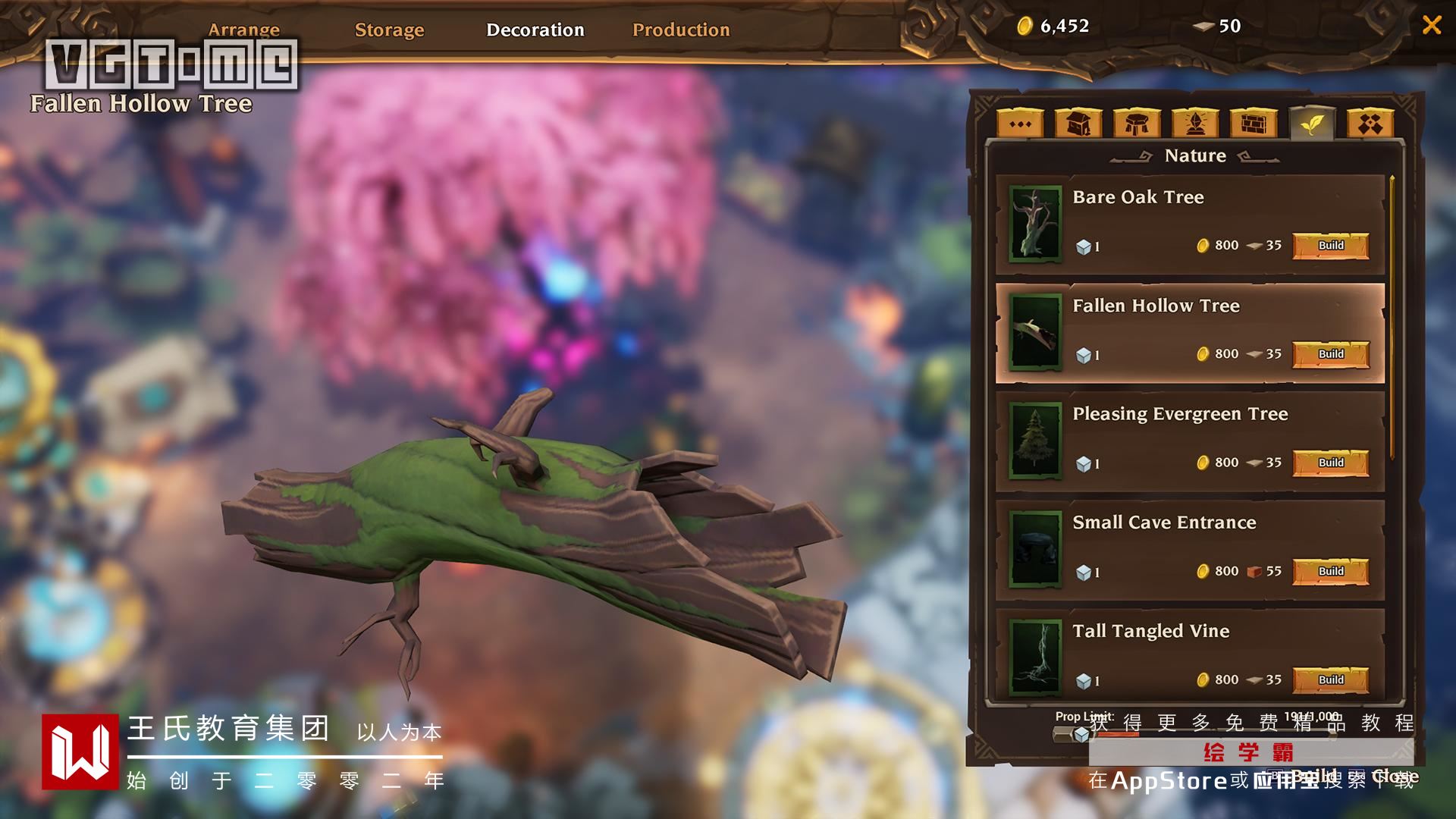1456x819 pixels.
Task: Switch to the Arrange tab
Action: (x=243, y=30)
